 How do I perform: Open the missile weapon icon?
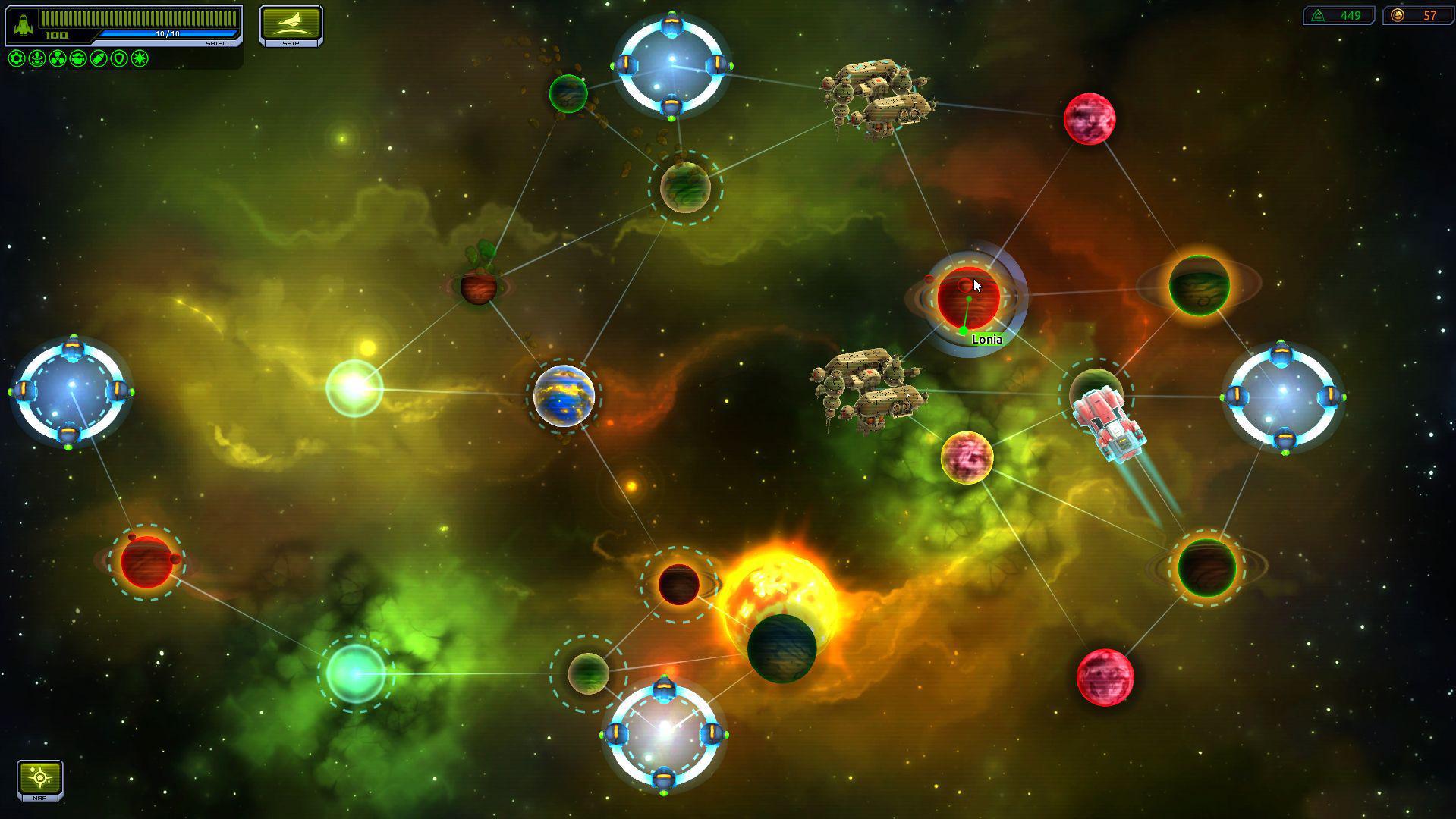97,58
